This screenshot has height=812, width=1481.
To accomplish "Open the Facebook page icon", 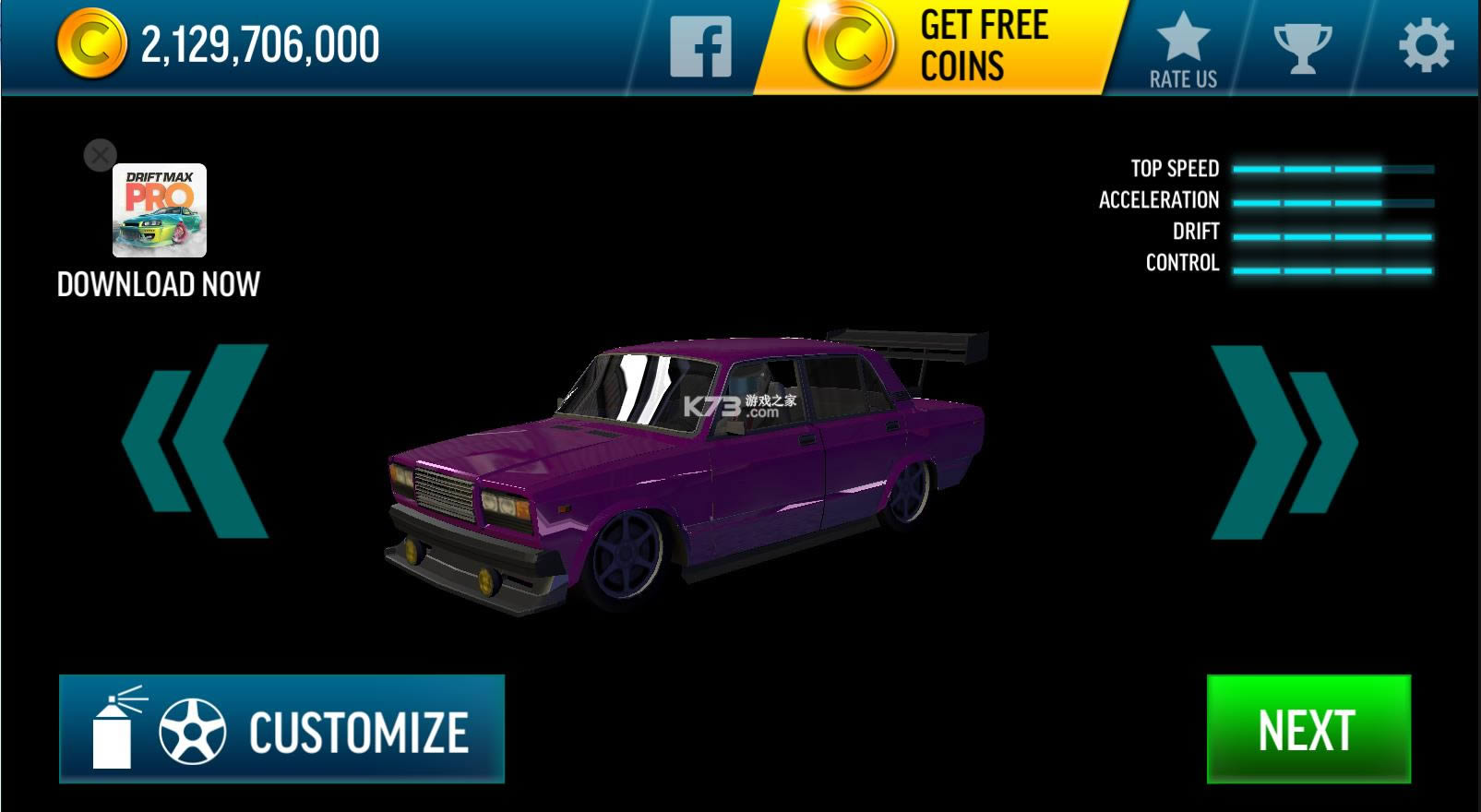I will click(700, 48).
